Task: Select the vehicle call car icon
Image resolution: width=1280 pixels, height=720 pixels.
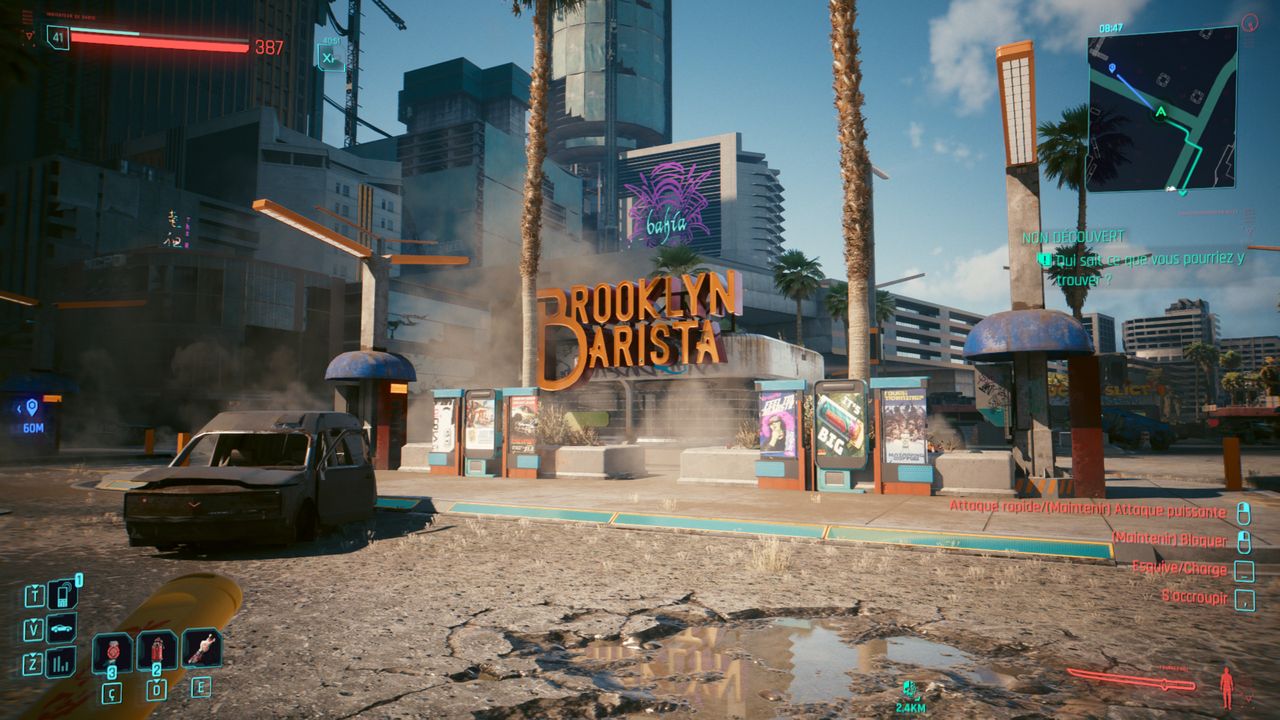Action: tap(62, 629)
